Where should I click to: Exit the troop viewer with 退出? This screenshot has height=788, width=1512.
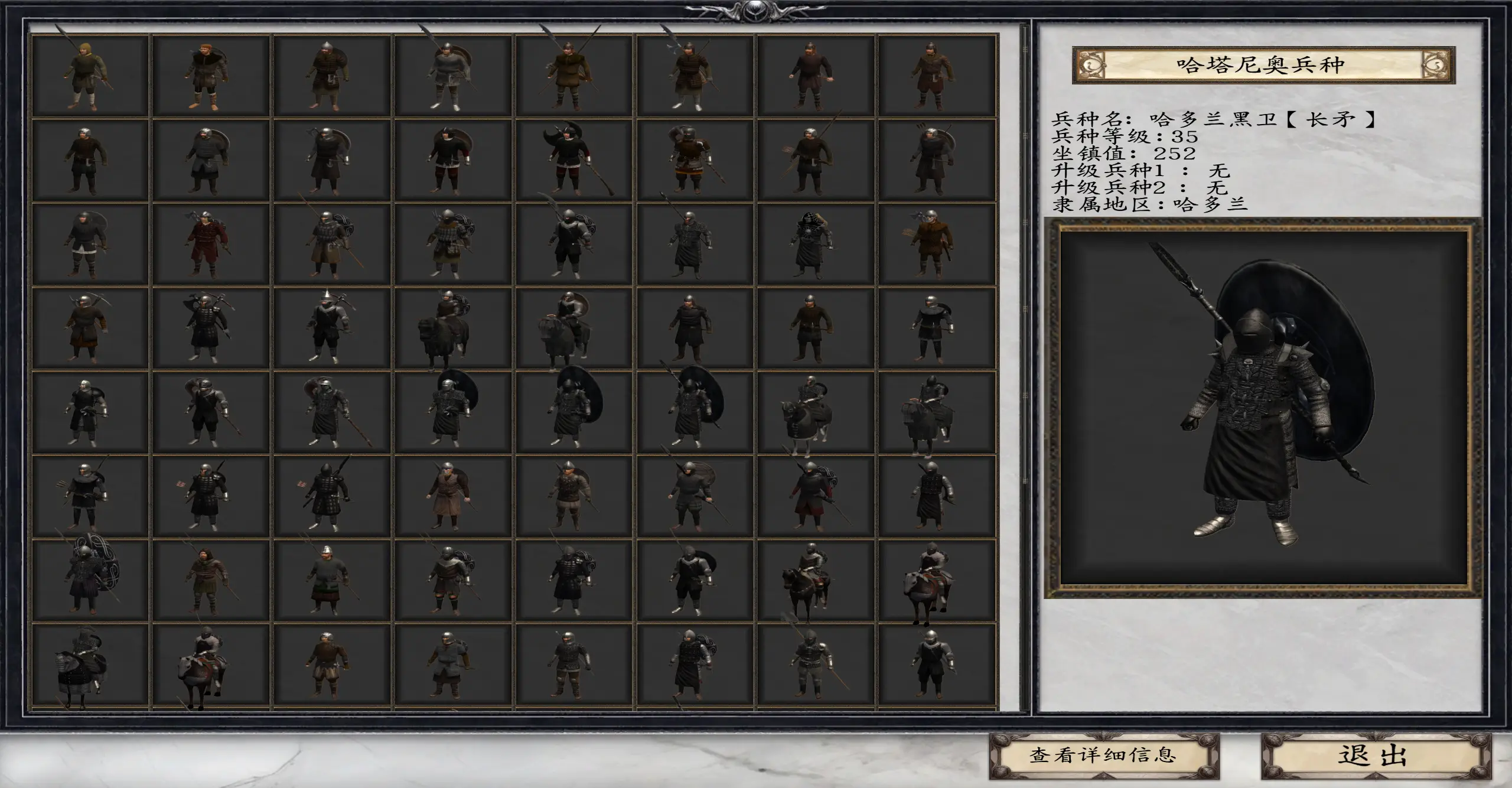click(x=1376, y=755)
